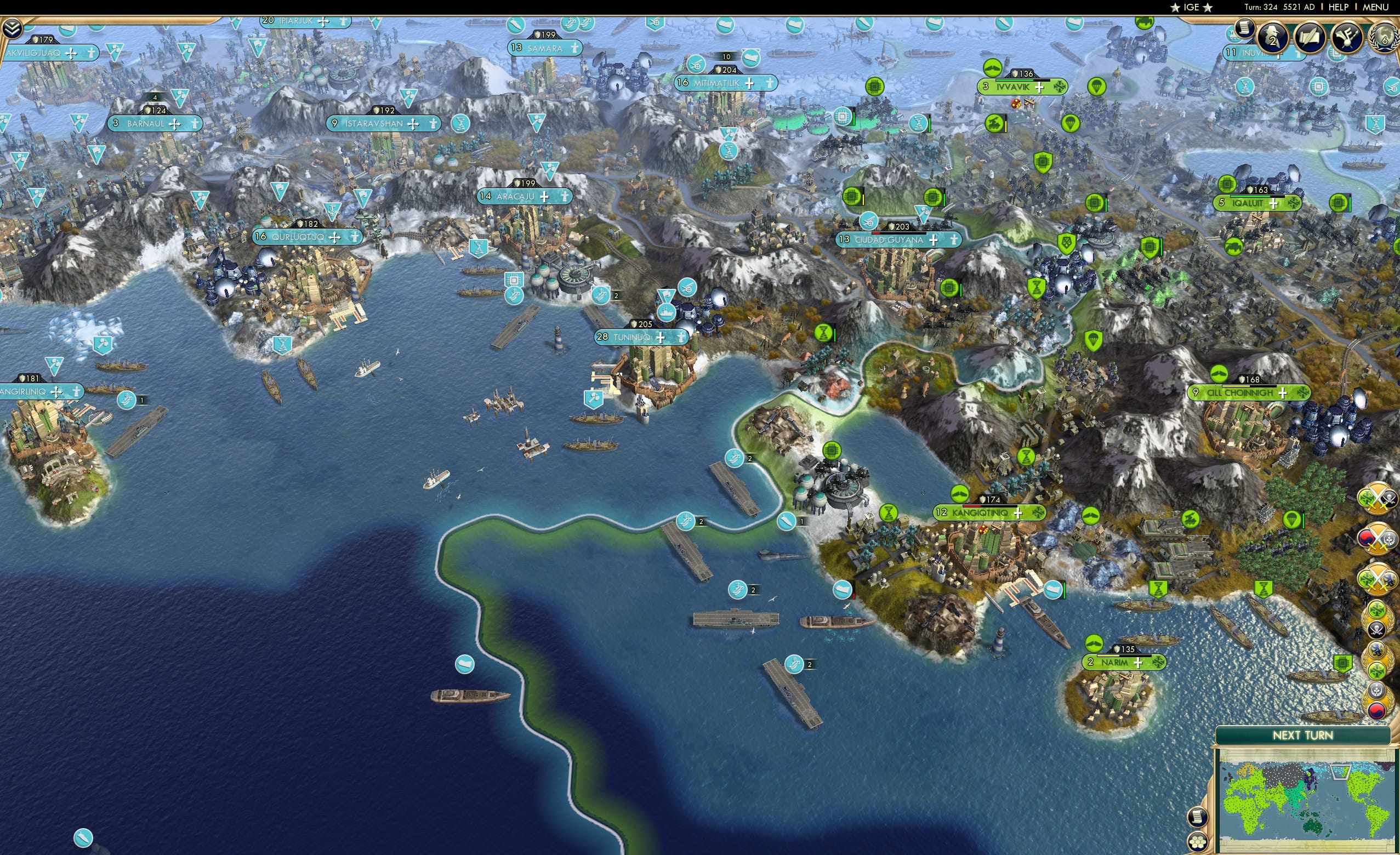This screenshot has width=1400, height=855.
Task: Click the IGE editor label at top
Action: (1191, 7)
